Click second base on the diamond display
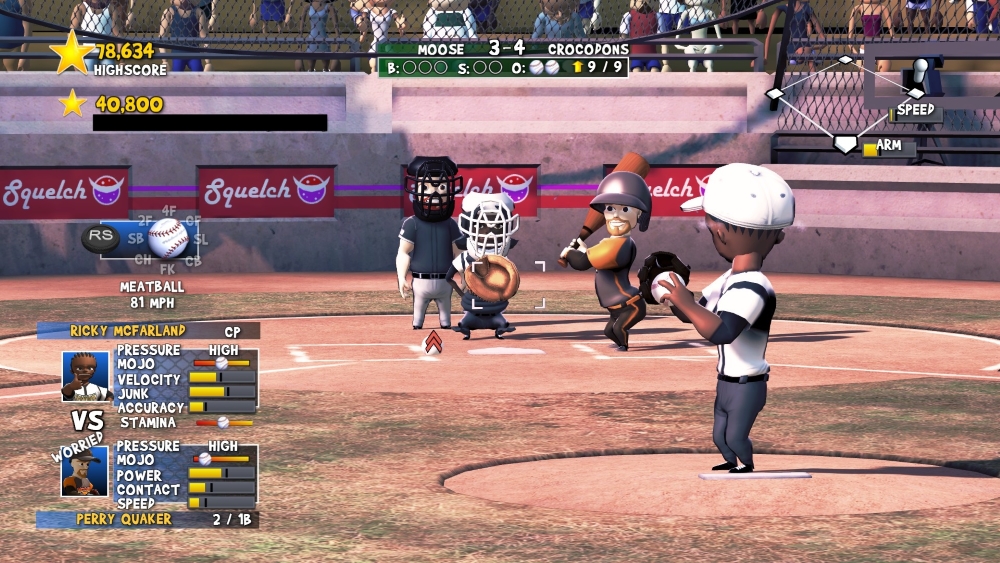The width and height of the screenshot is (1000, 563). pyautogui.click(x=846, y=60)
